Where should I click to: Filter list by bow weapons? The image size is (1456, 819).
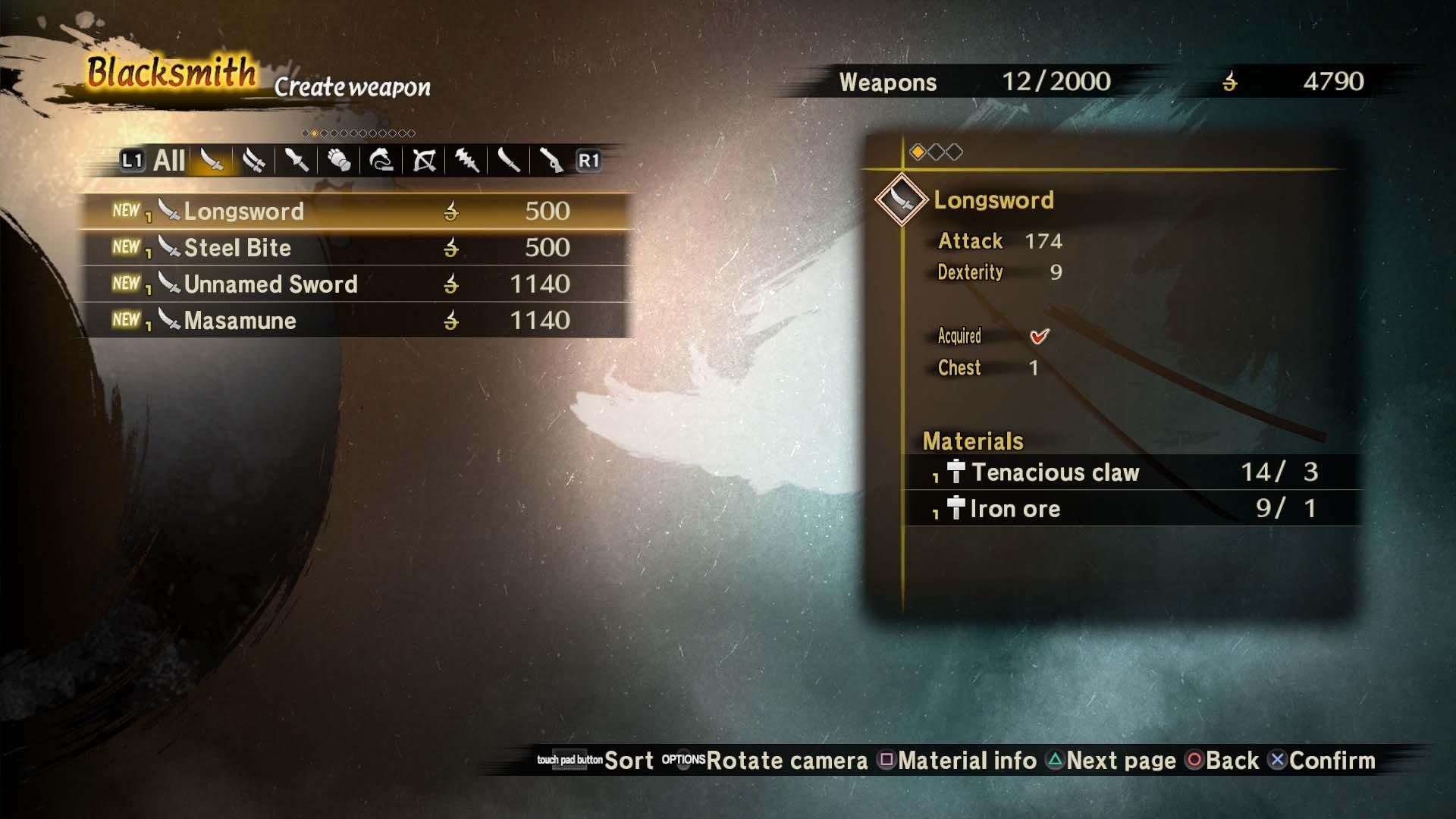(x=425, y=161)
